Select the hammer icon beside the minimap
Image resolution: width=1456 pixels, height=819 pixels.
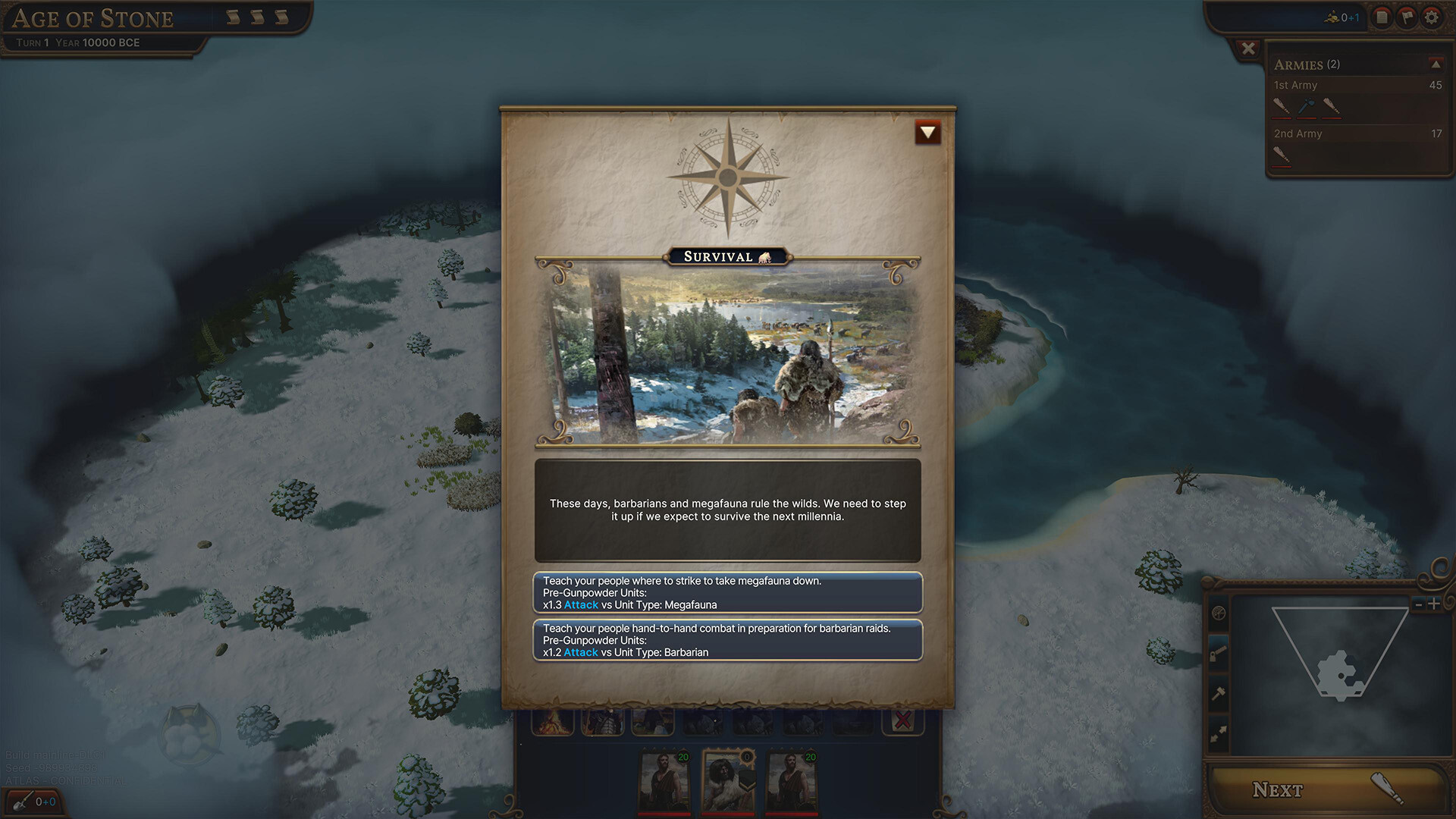pos(1219,693)
